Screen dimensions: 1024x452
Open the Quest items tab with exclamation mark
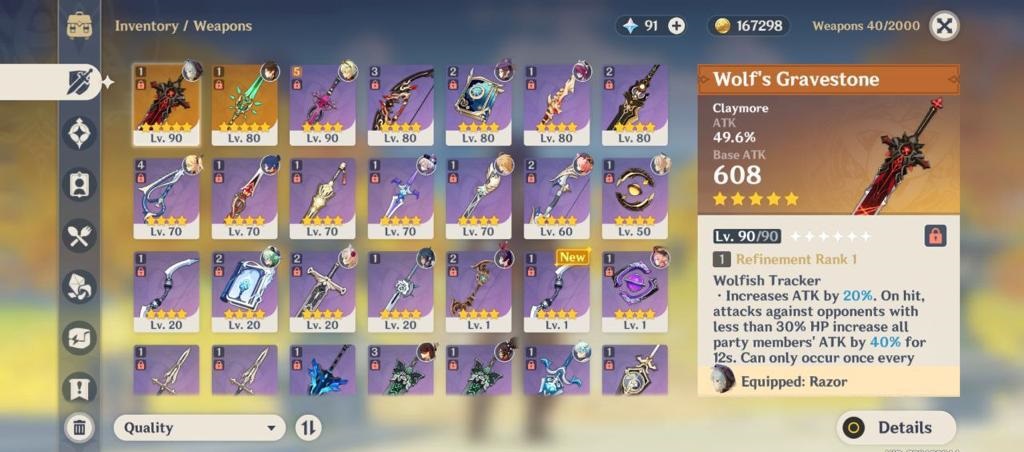click(x=80, y=389)
